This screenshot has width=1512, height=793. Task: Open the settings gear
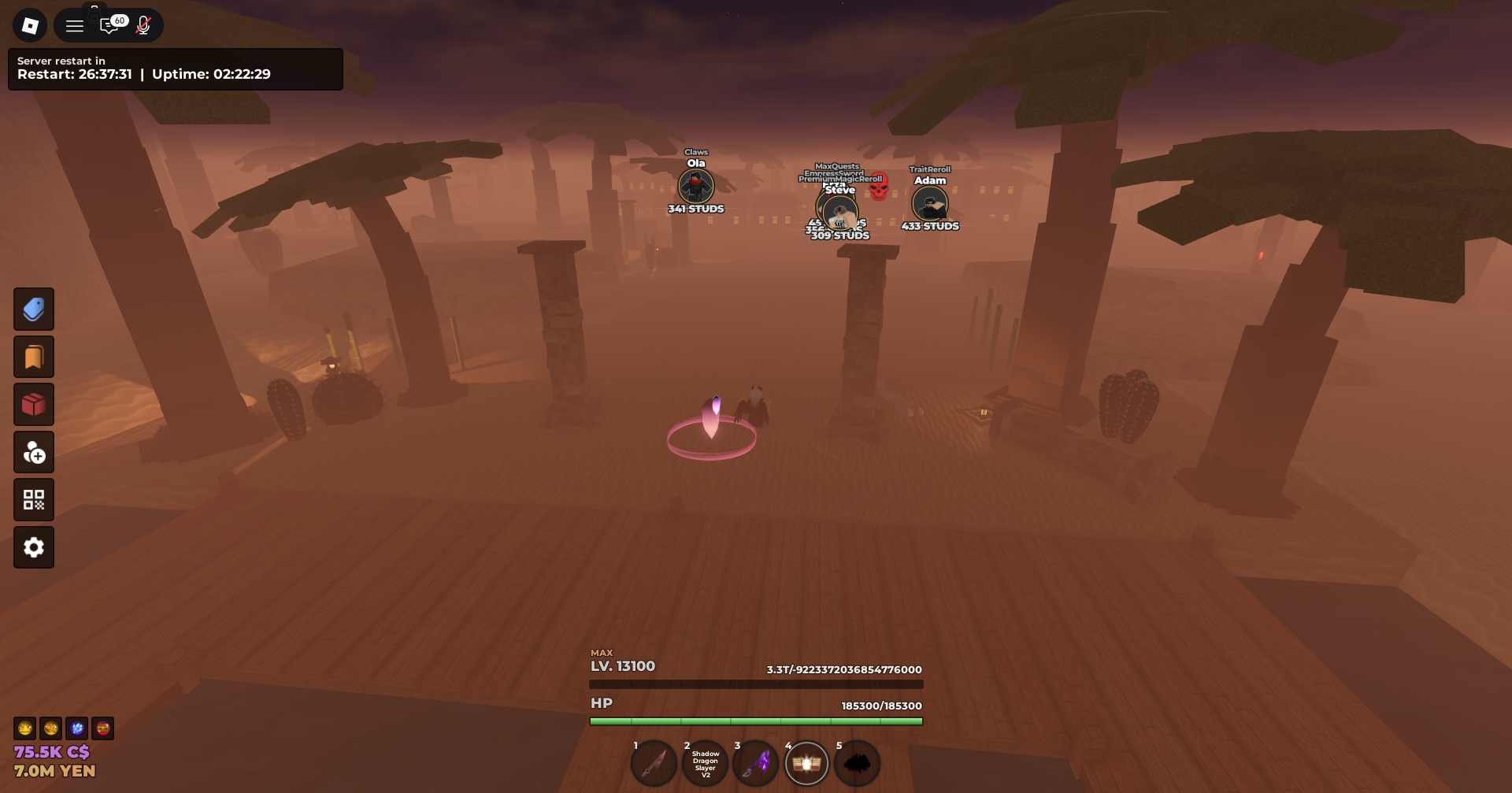[34, 547]
